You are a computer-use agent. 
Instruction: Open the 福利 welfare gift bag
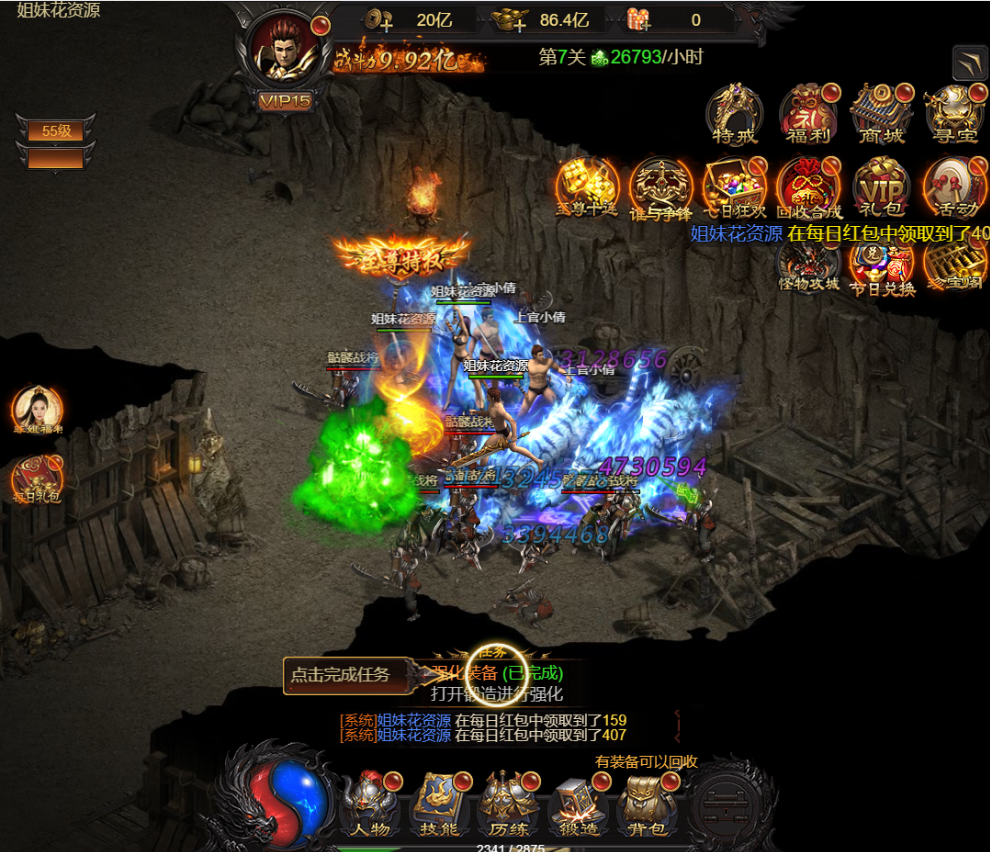[808, 113]
